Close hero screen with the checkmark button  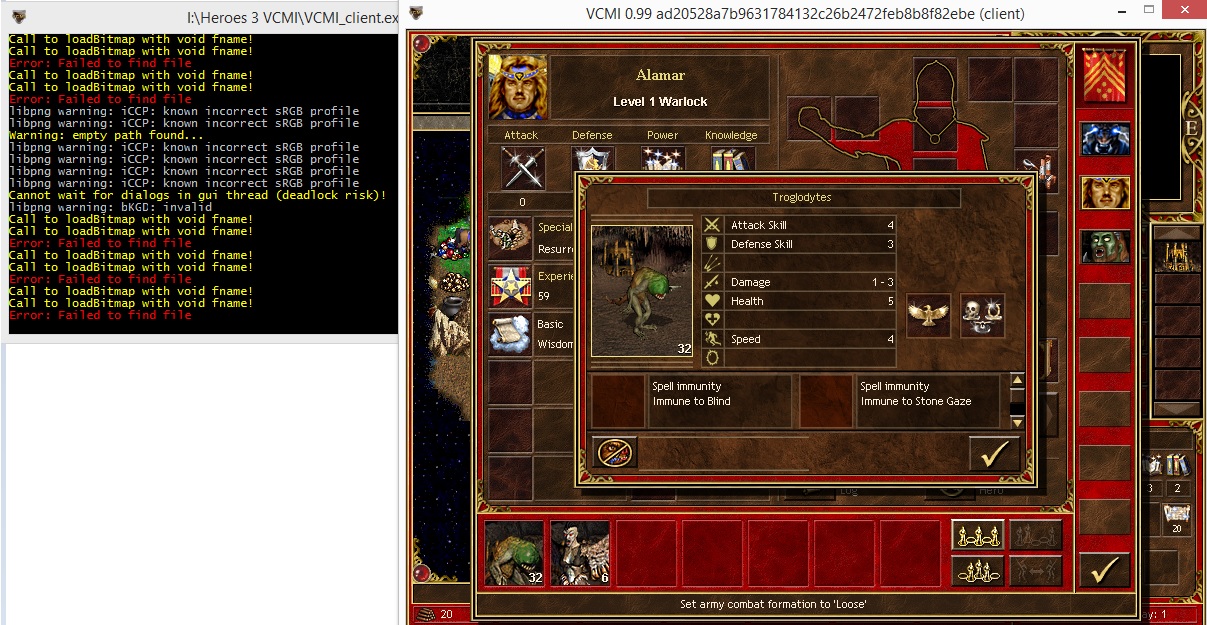point(1104,571)
